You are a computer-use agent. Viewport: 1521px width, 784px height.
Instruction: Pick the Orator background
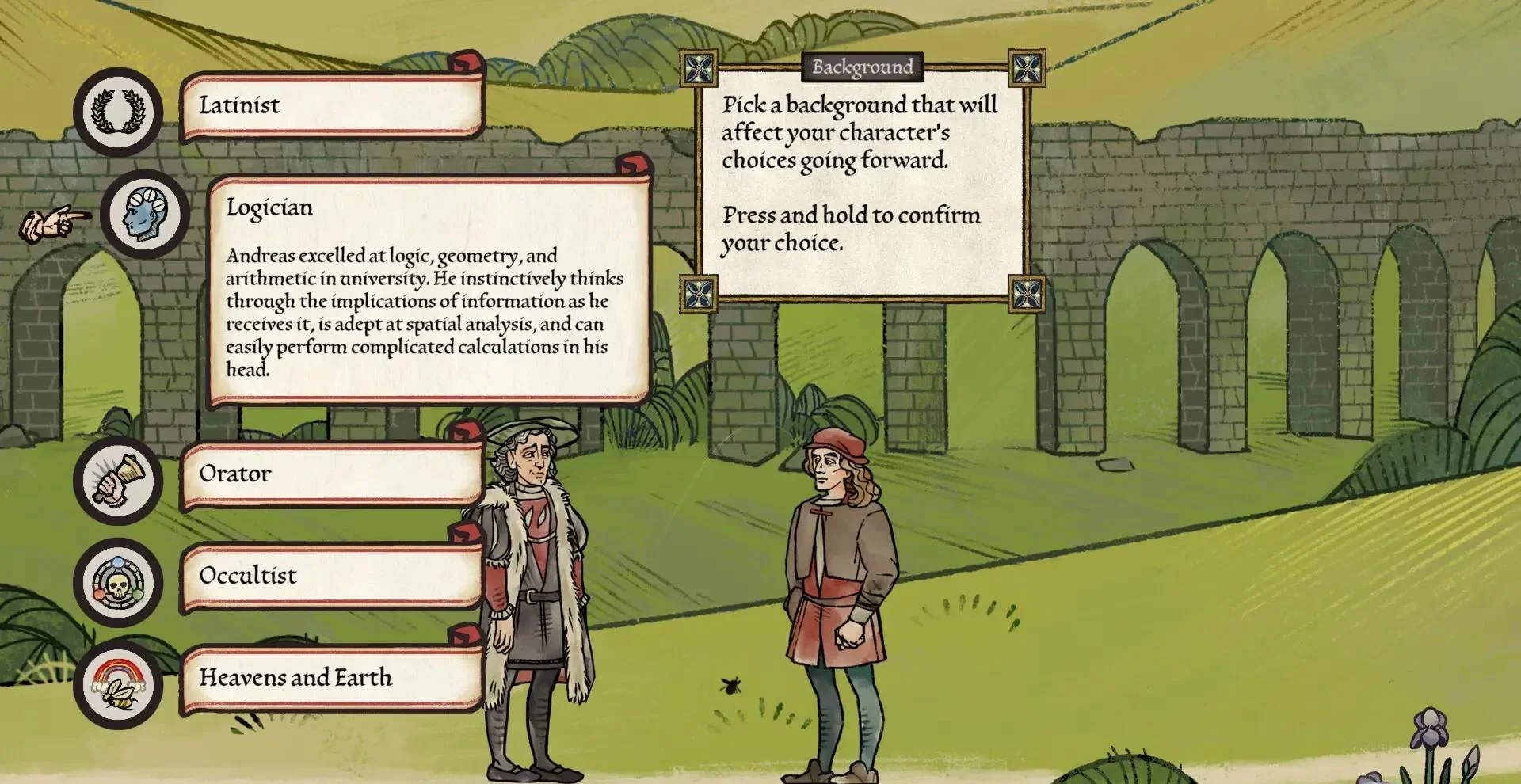pos(331,474)
